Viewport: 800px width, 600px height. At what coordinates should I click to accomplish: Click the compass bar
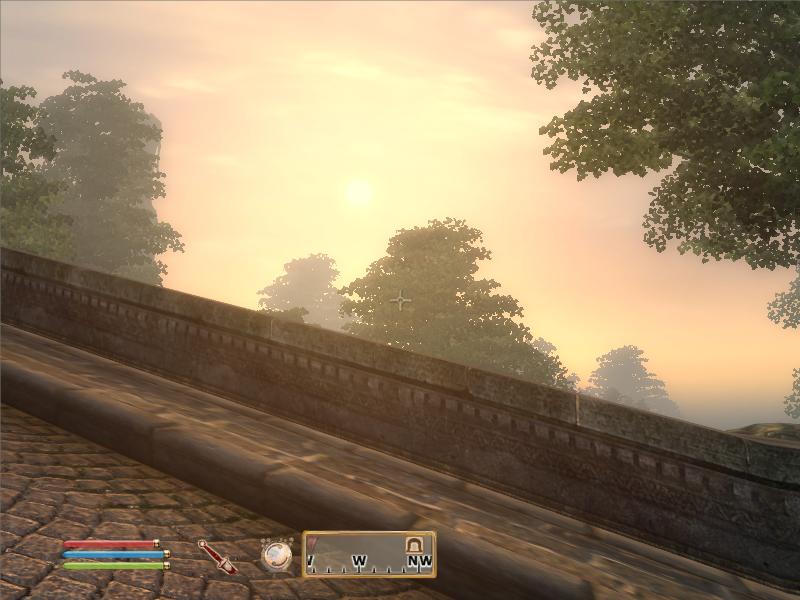369,554
